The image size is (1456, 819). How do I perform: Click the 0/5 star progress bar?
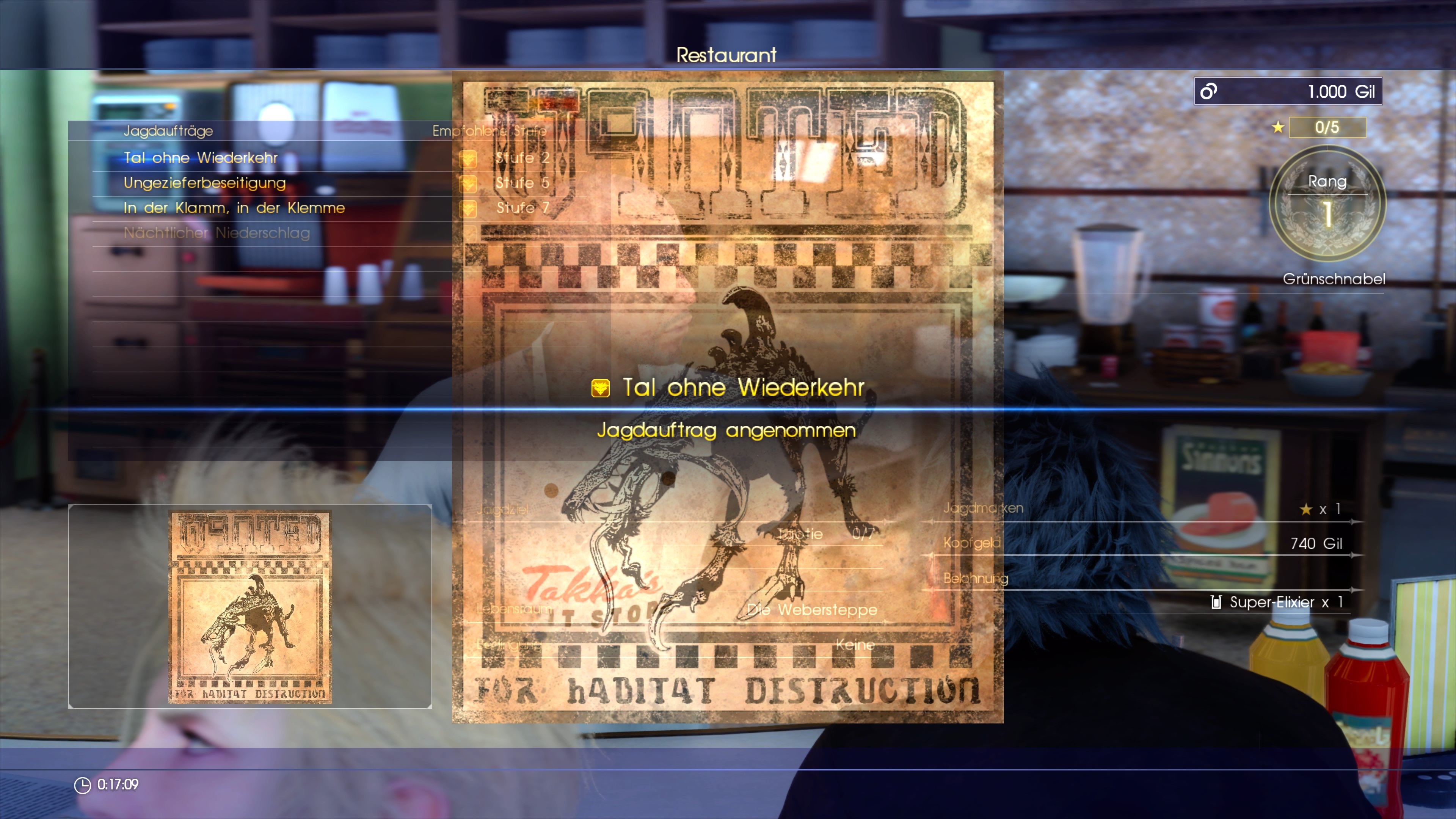[1327, 128]
